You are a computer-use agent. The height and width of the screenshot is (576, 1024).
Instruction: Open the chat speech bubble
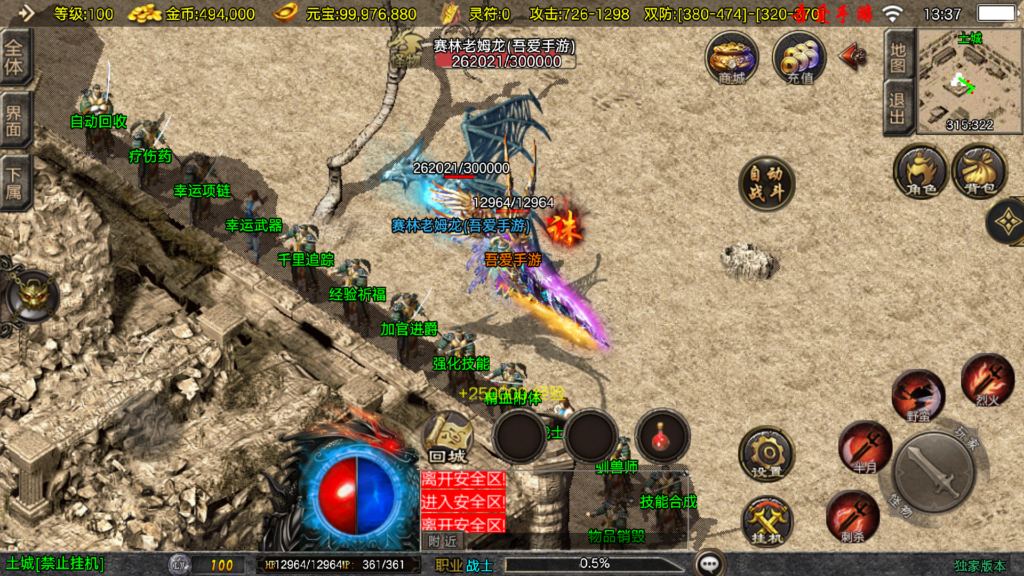[711, 564]
